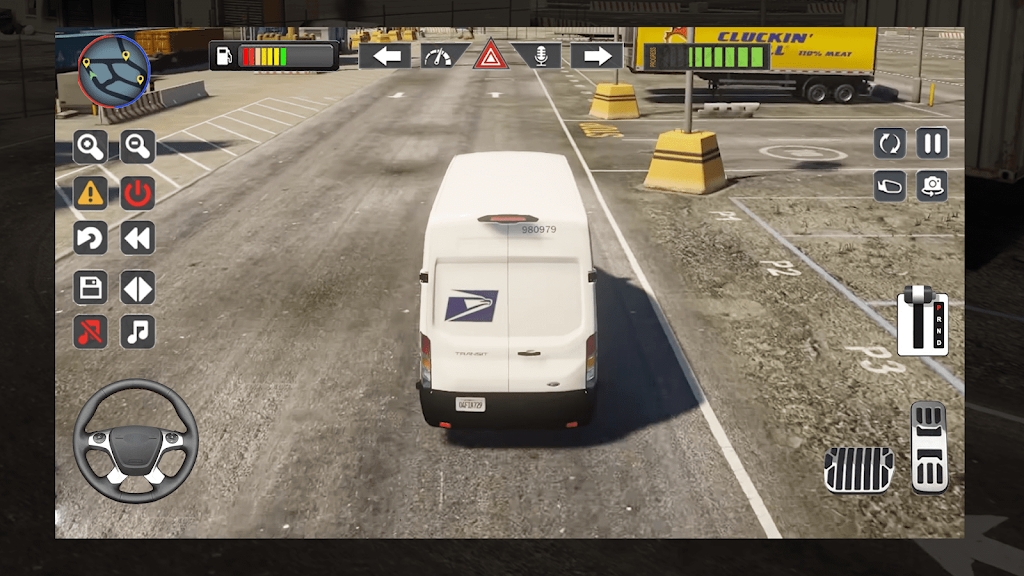Mute music with the red crossed note
Screen dimensions: 1024x576
click(x=90, y=331)
